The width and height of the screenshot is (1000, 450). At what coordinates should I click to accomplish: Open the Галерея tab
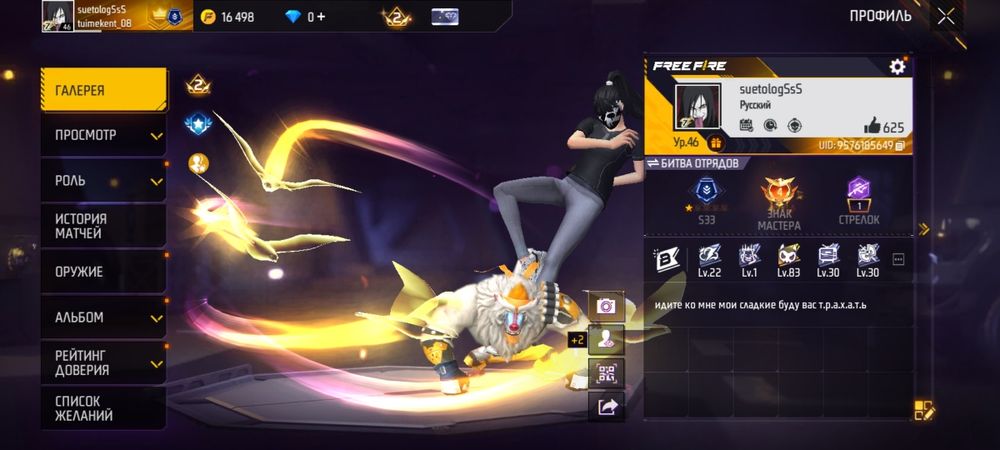coord(103,91)
